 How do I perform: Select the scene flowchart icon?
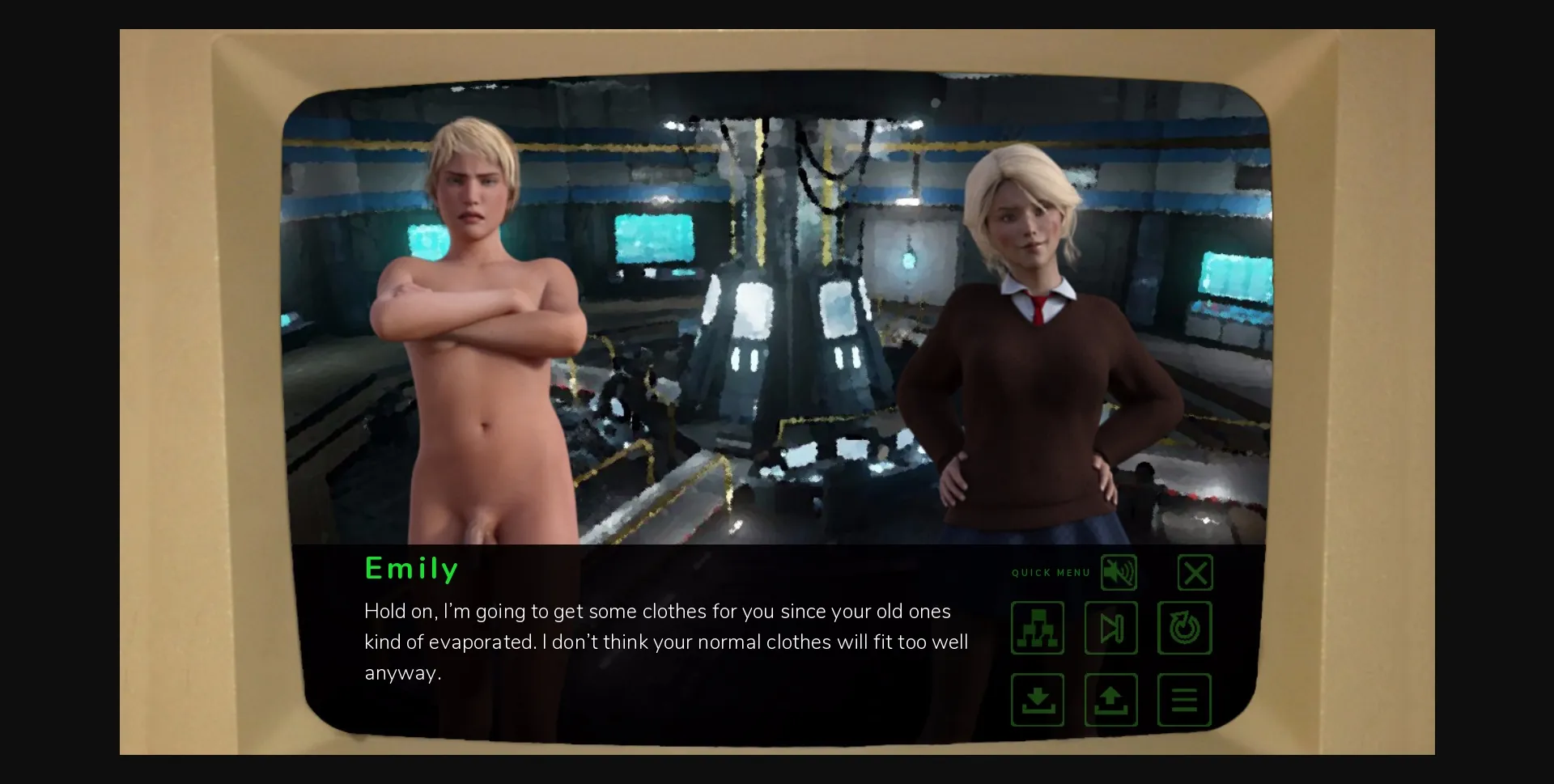pyautogui.click(x=1037, y=628)
